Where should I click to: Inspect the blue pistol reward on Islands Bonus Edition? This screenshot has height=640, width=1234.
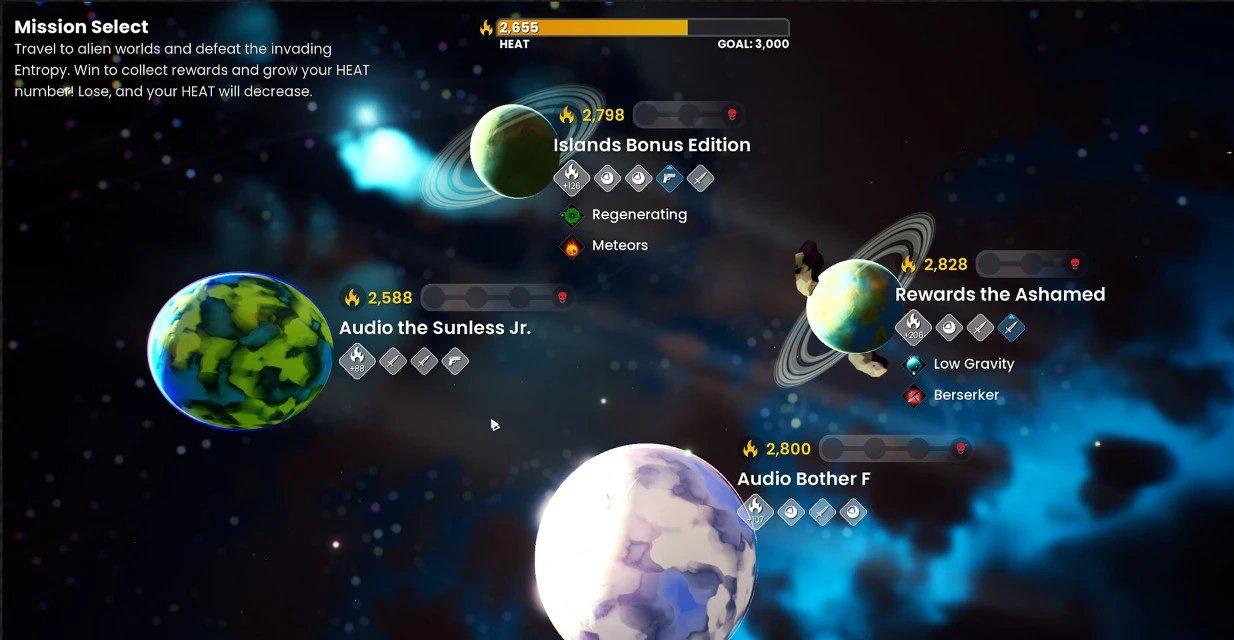pyautogui.click(x=669, y=179)
